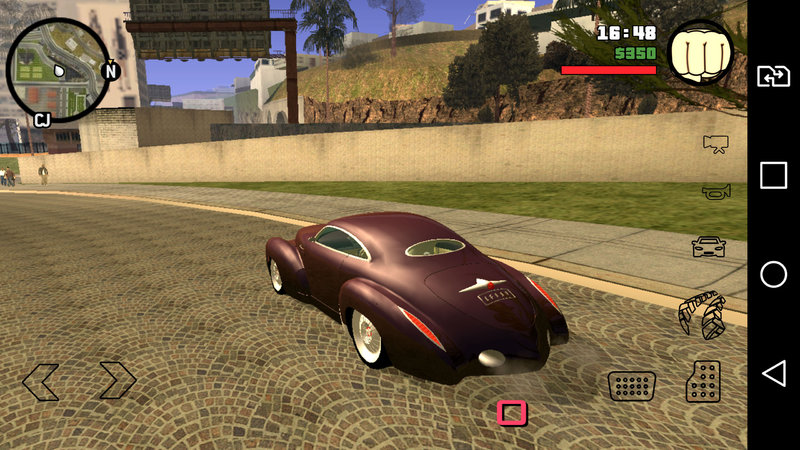Open Android recent apps
Image resolution: width=800 pixels, height=450 pixels.
click(773, 176)
